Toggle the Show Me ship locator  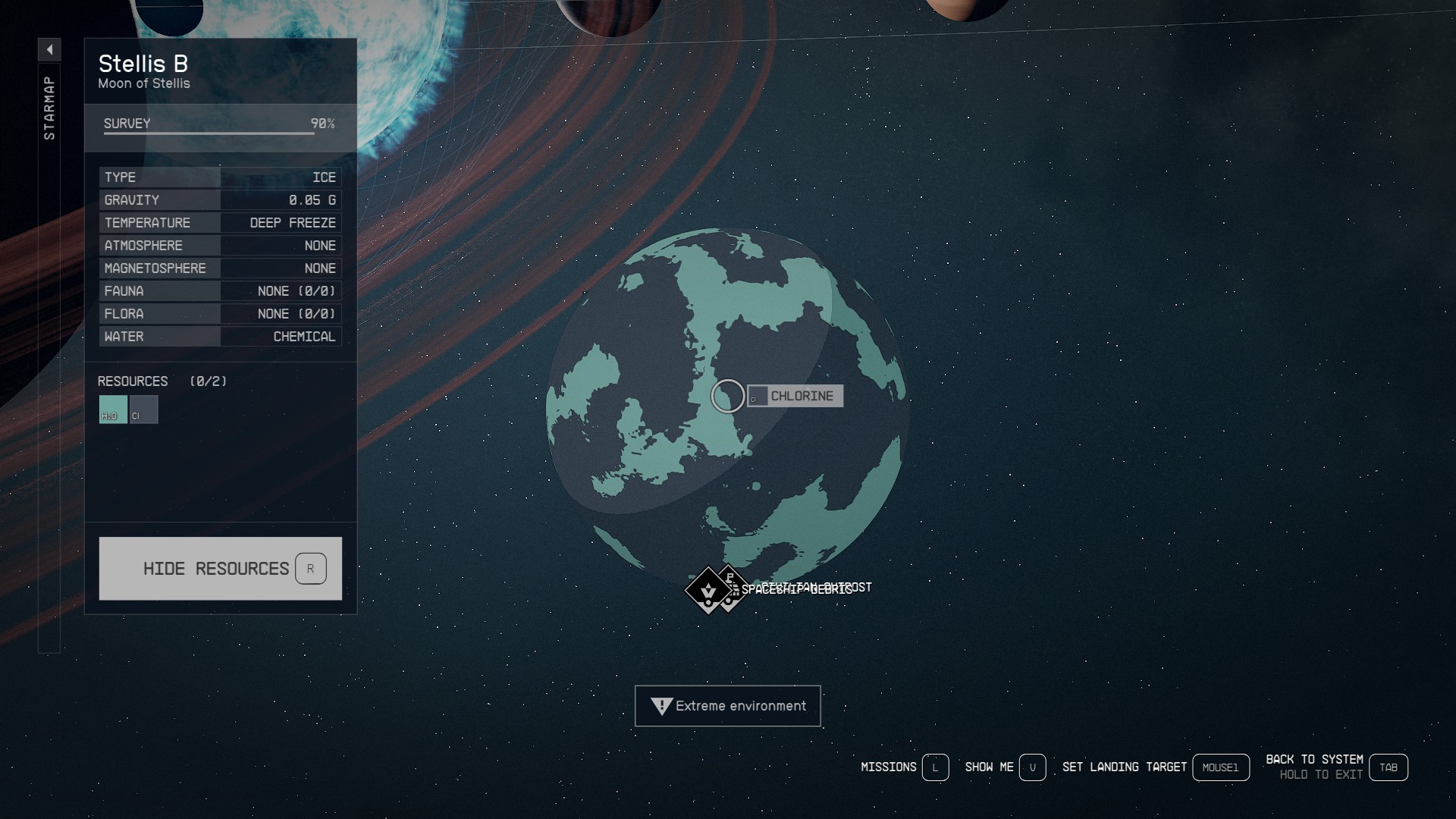[x=1033, y=767]
